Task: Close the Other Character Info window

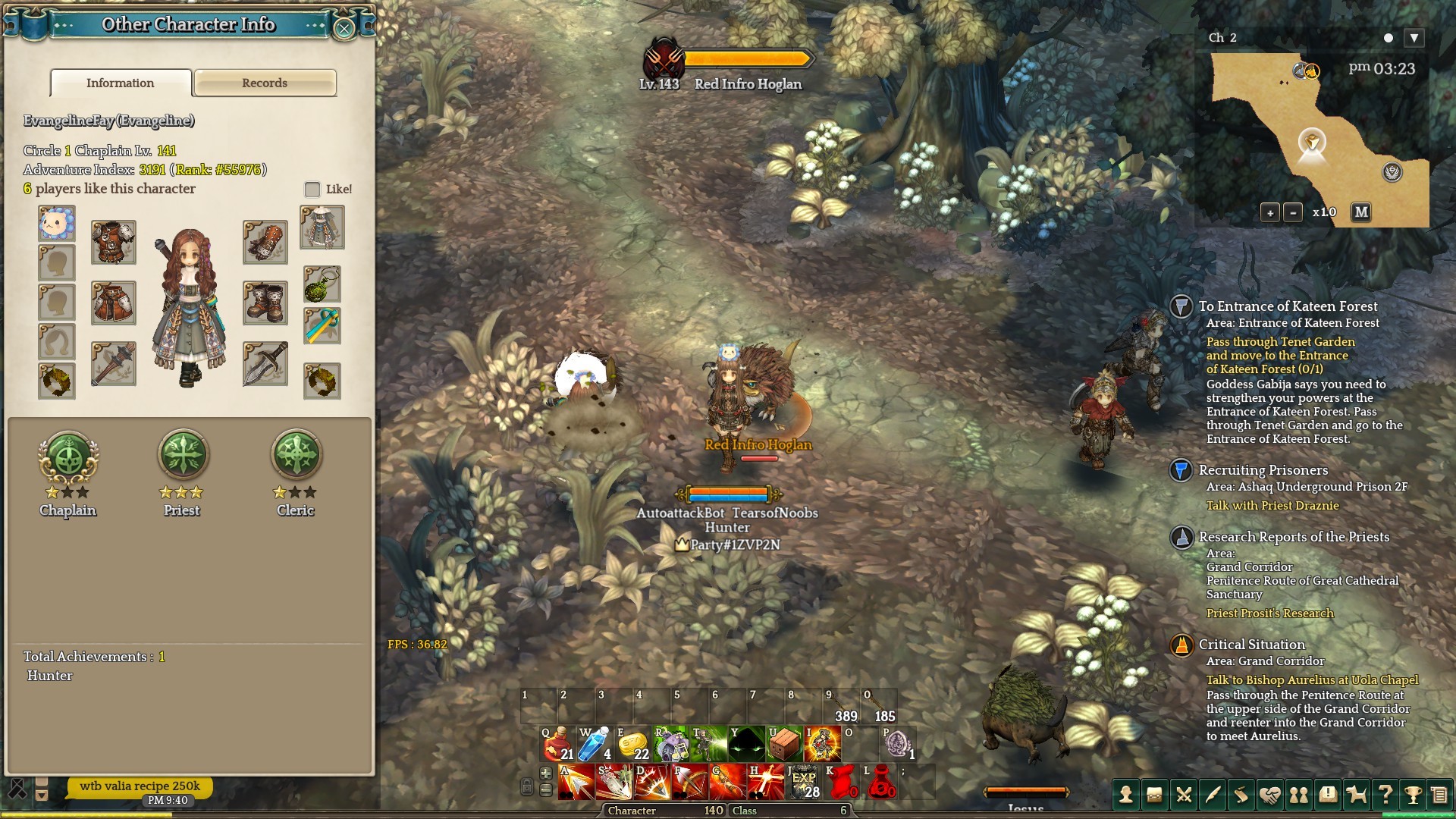Action: pos(344,29)
